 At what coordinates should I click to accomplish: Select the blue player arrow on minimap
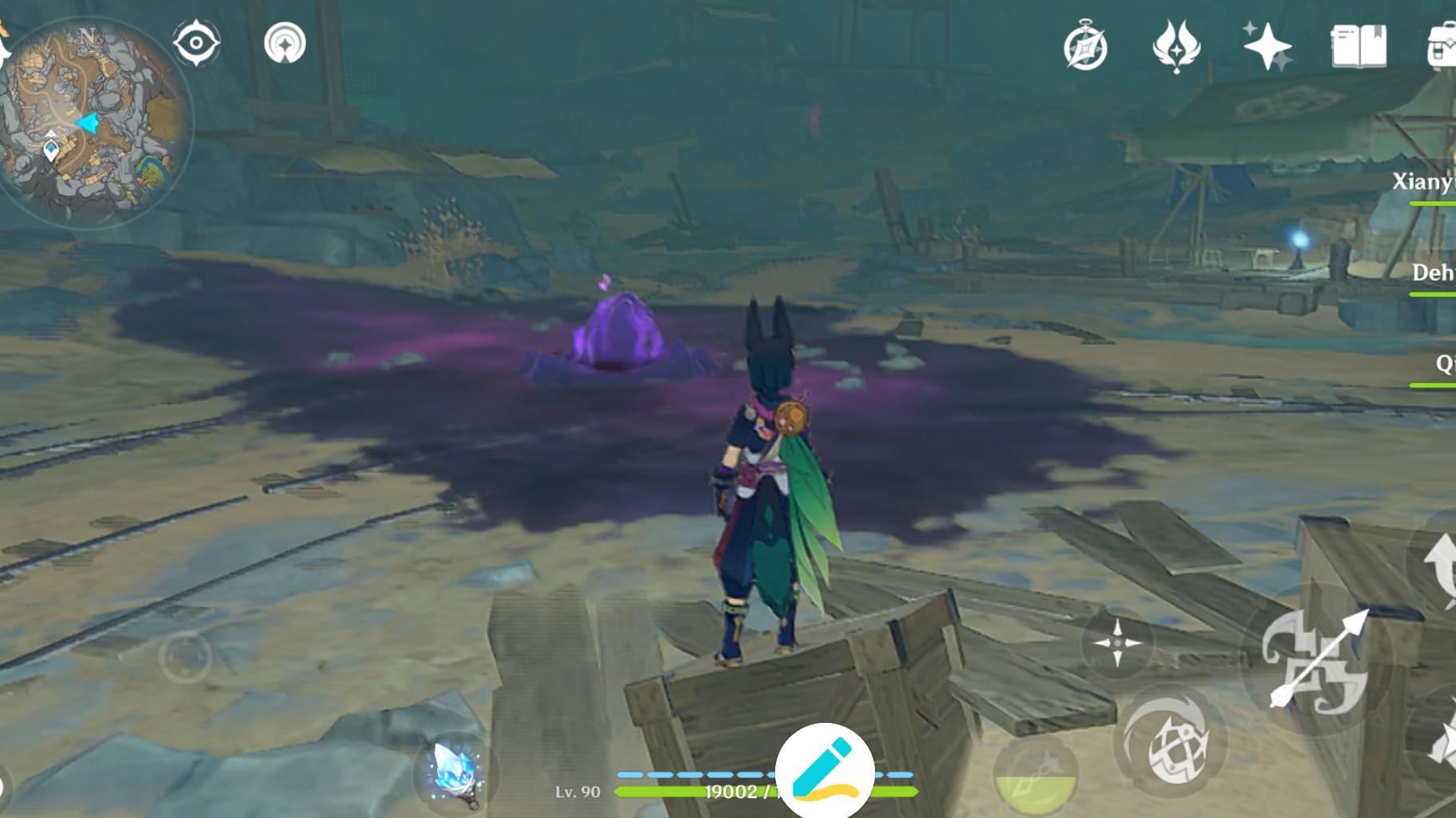click(x=86, y=122)
